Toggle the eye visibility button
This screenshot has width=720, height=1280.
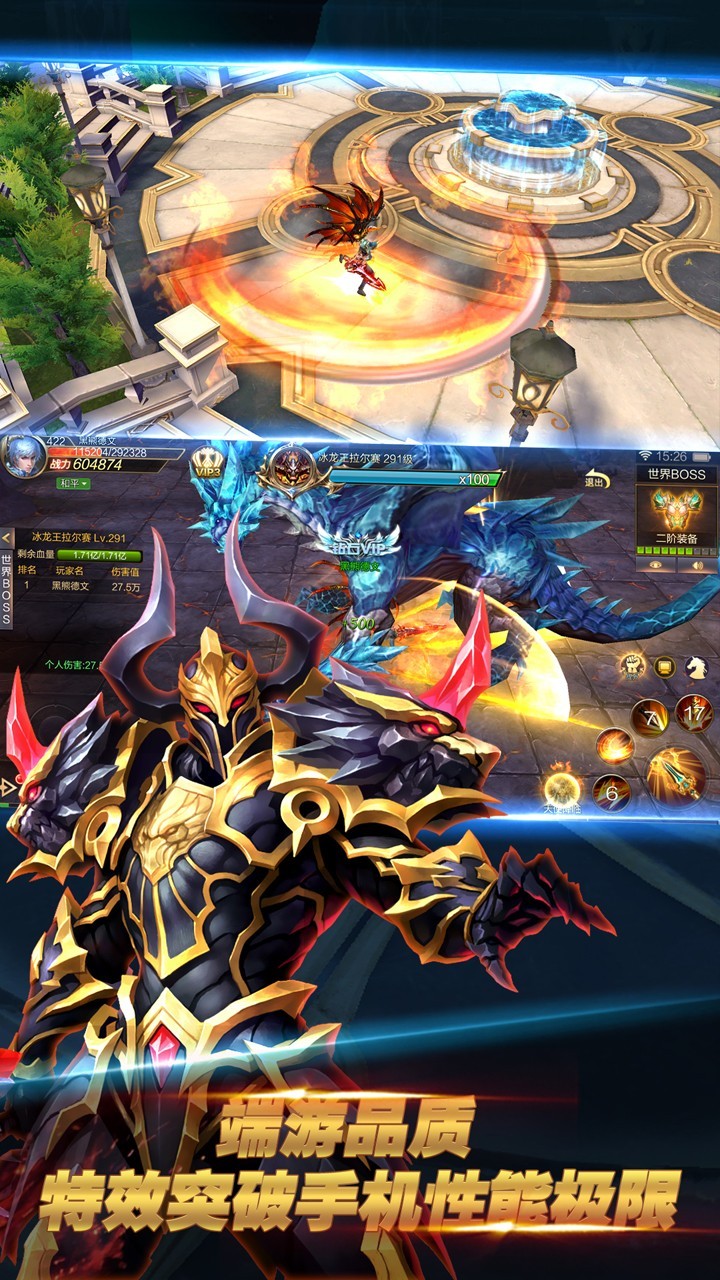tap(655, 564)
